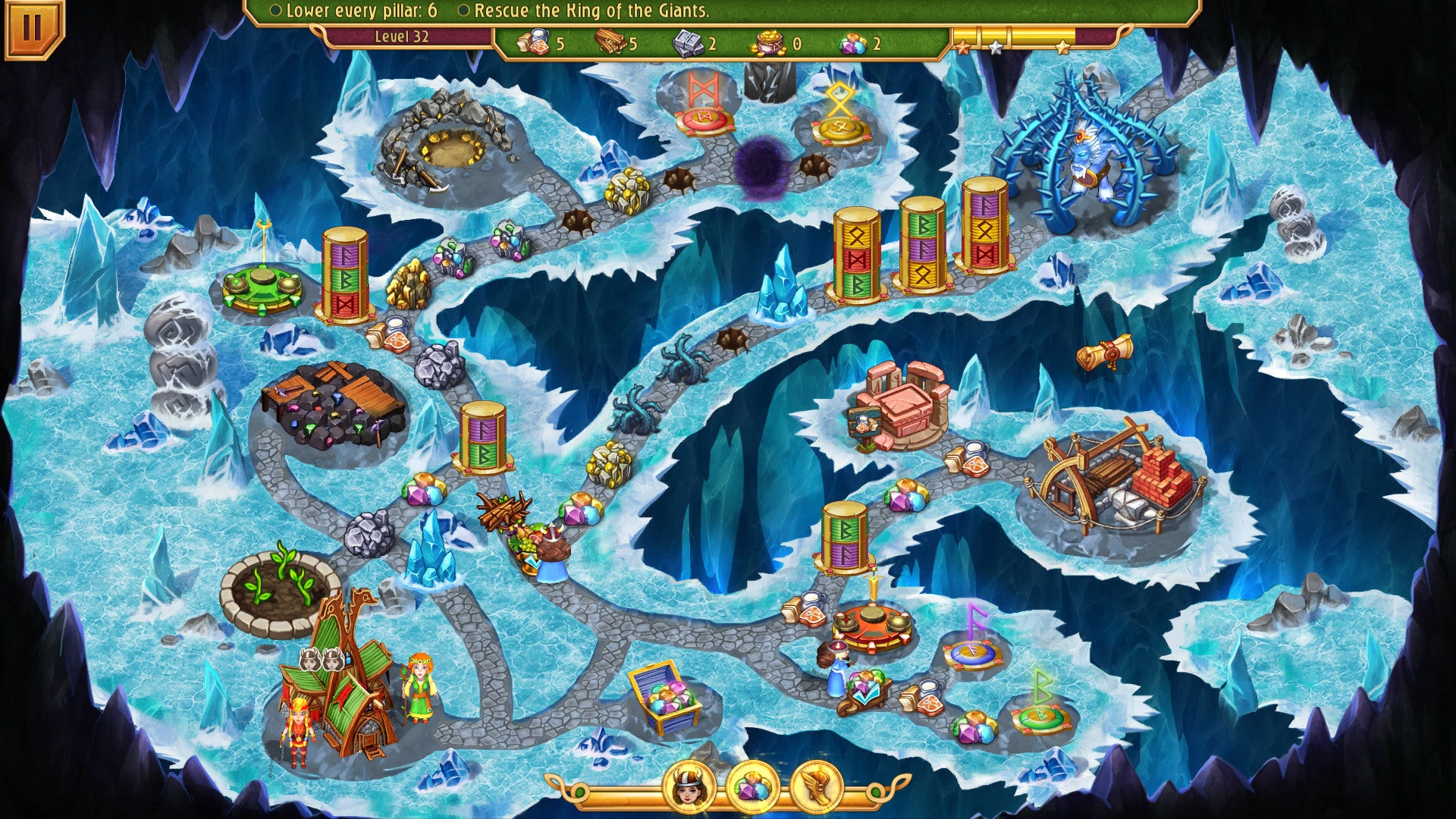Pause the game with the pause button

(x=32, y=27)
